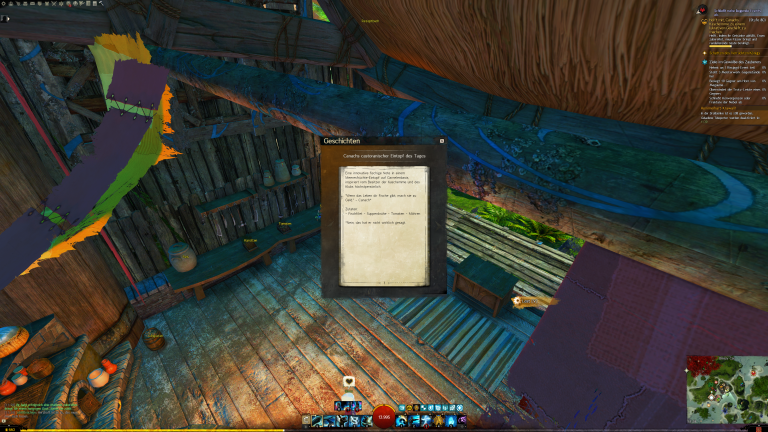
Task: Click the blue star achievement tracker entry
Action: click(703, 61)
